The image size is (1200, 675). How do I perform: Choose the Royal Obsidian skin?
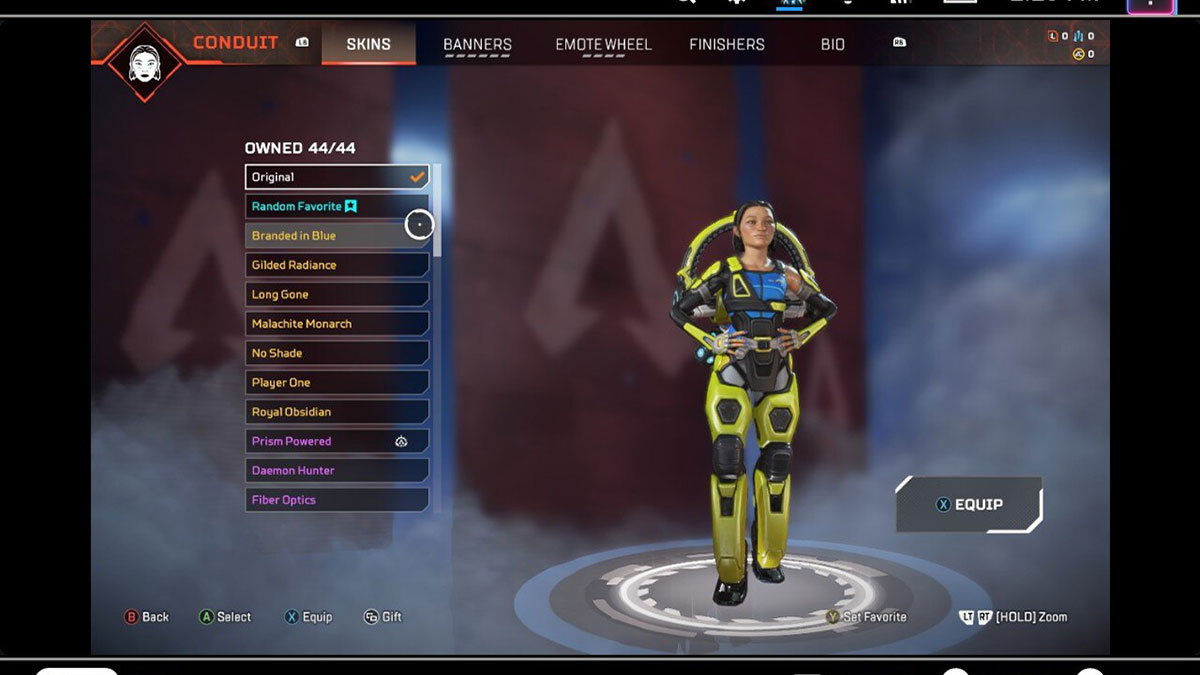[x=337, y=412]
